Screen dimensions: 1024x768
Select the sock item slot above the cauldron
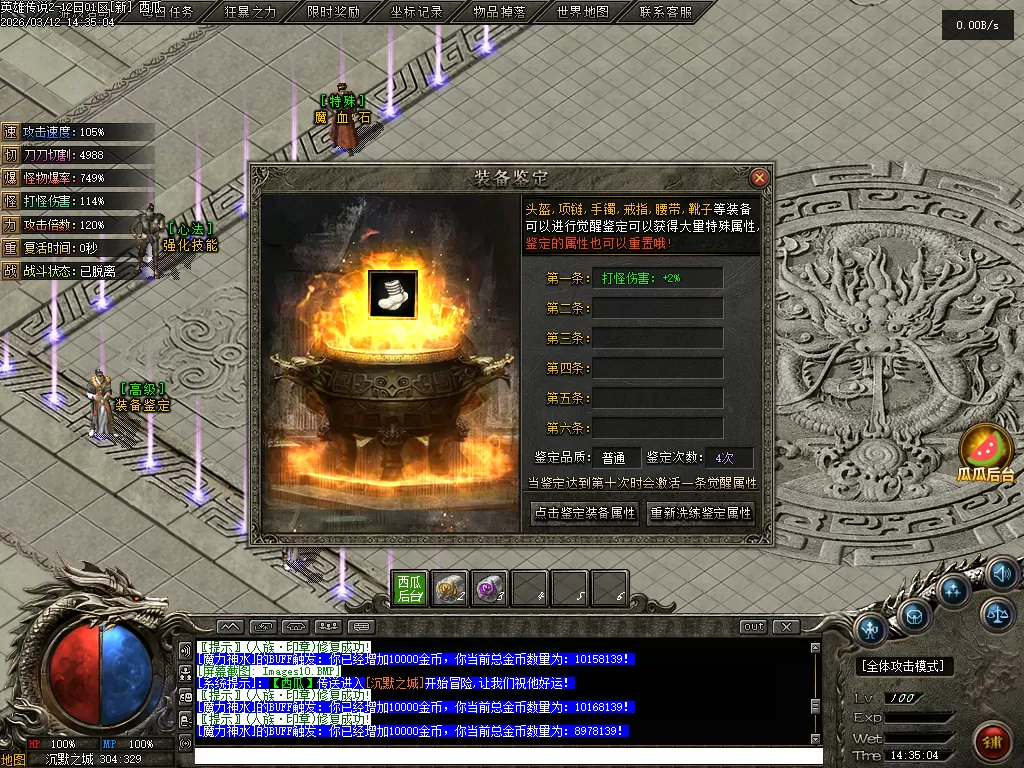coord(393,293)
